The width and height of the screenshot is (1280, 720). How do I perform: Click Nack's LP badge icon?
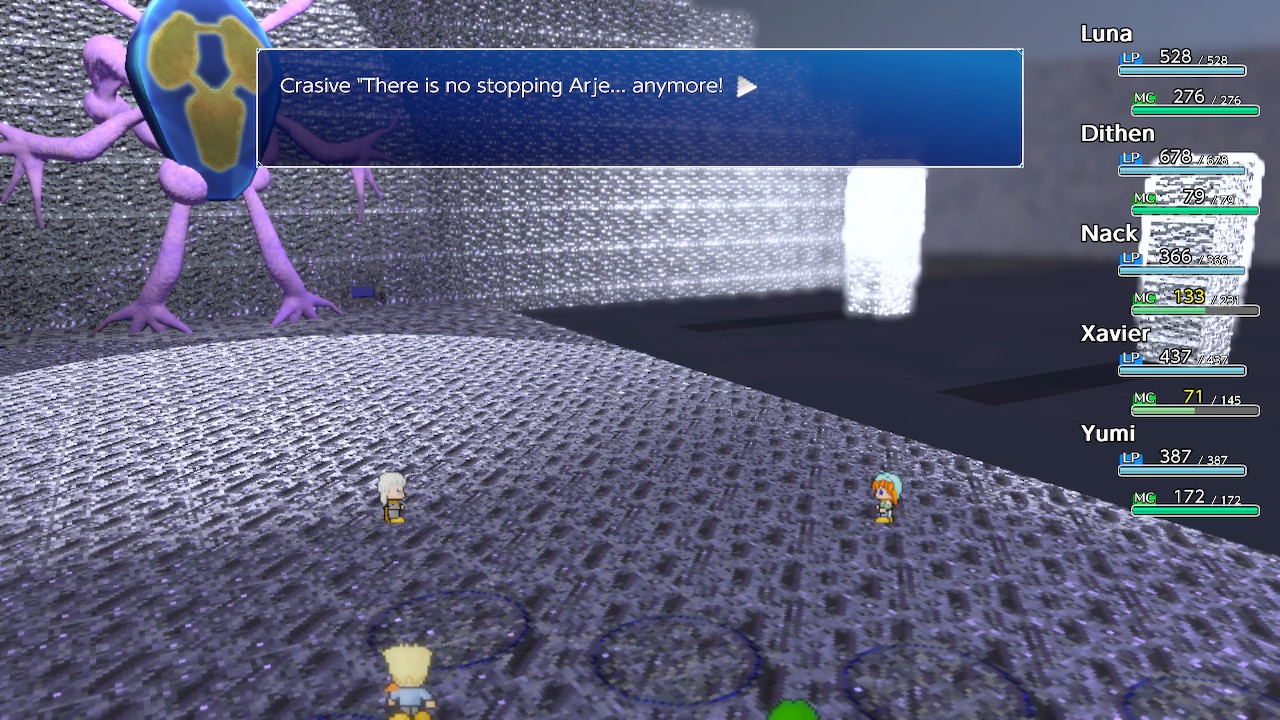[1130, 258]
